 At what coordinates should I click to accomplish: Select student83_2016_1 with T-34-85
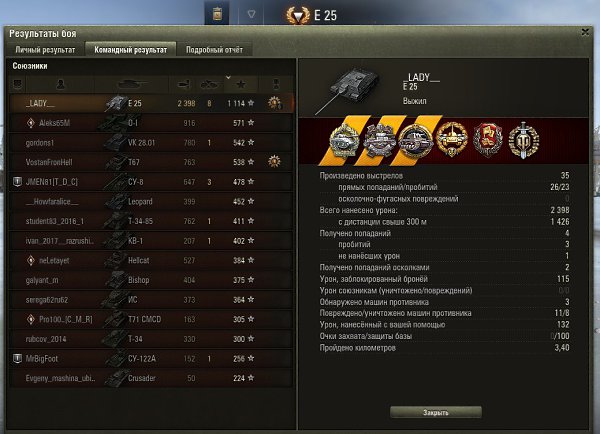coord(150,221)
